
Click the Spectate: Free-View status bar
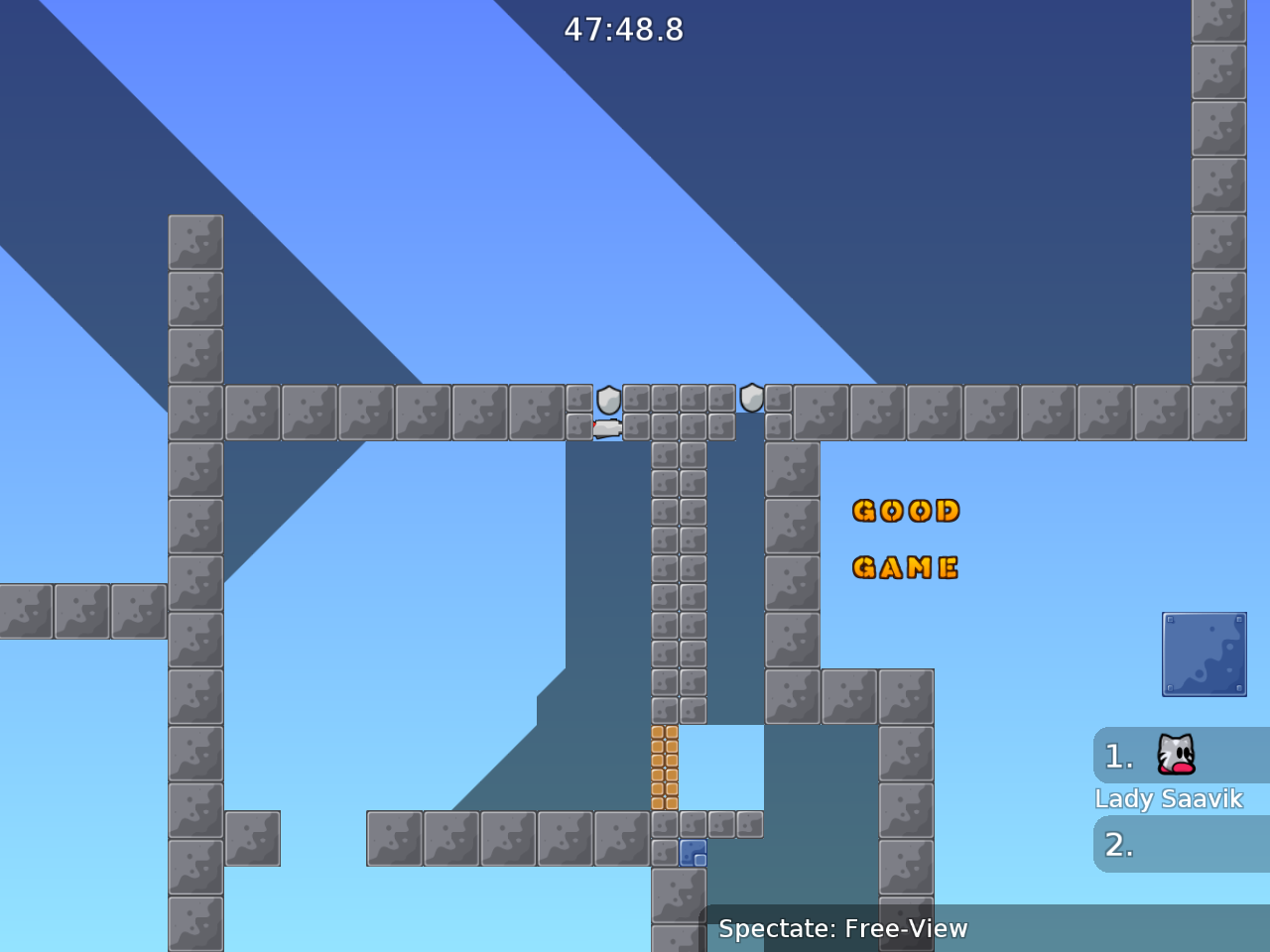pos(842,928)
